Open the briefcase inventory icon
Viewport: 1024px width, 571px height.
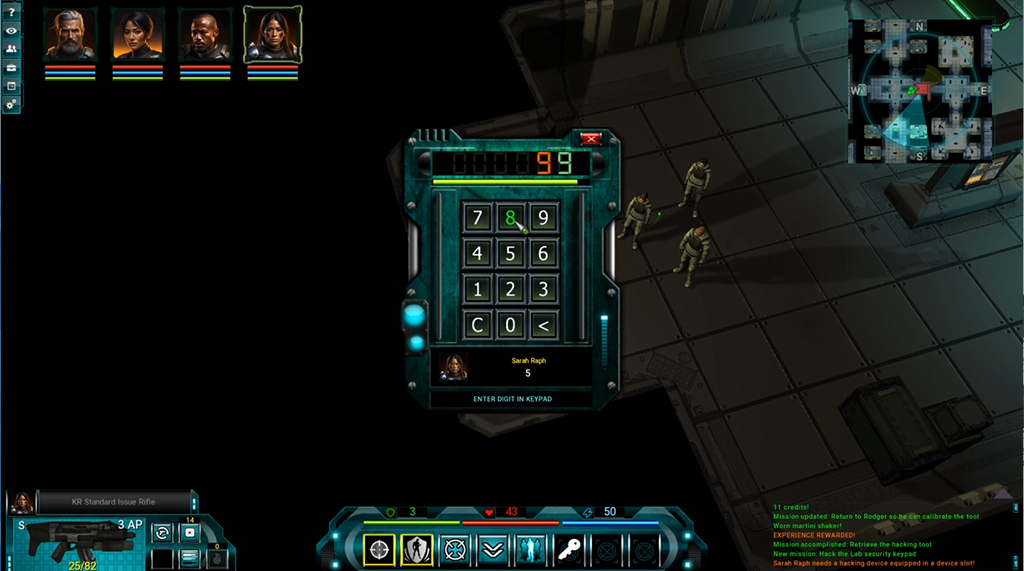coord(11,67)
